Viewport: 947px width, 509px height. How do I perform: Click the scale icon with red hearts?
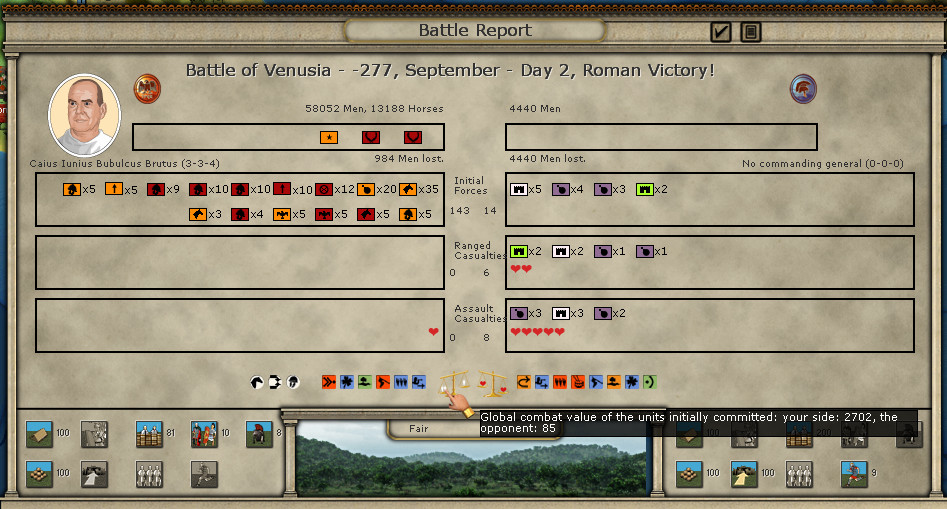click(x=492, y=382)
